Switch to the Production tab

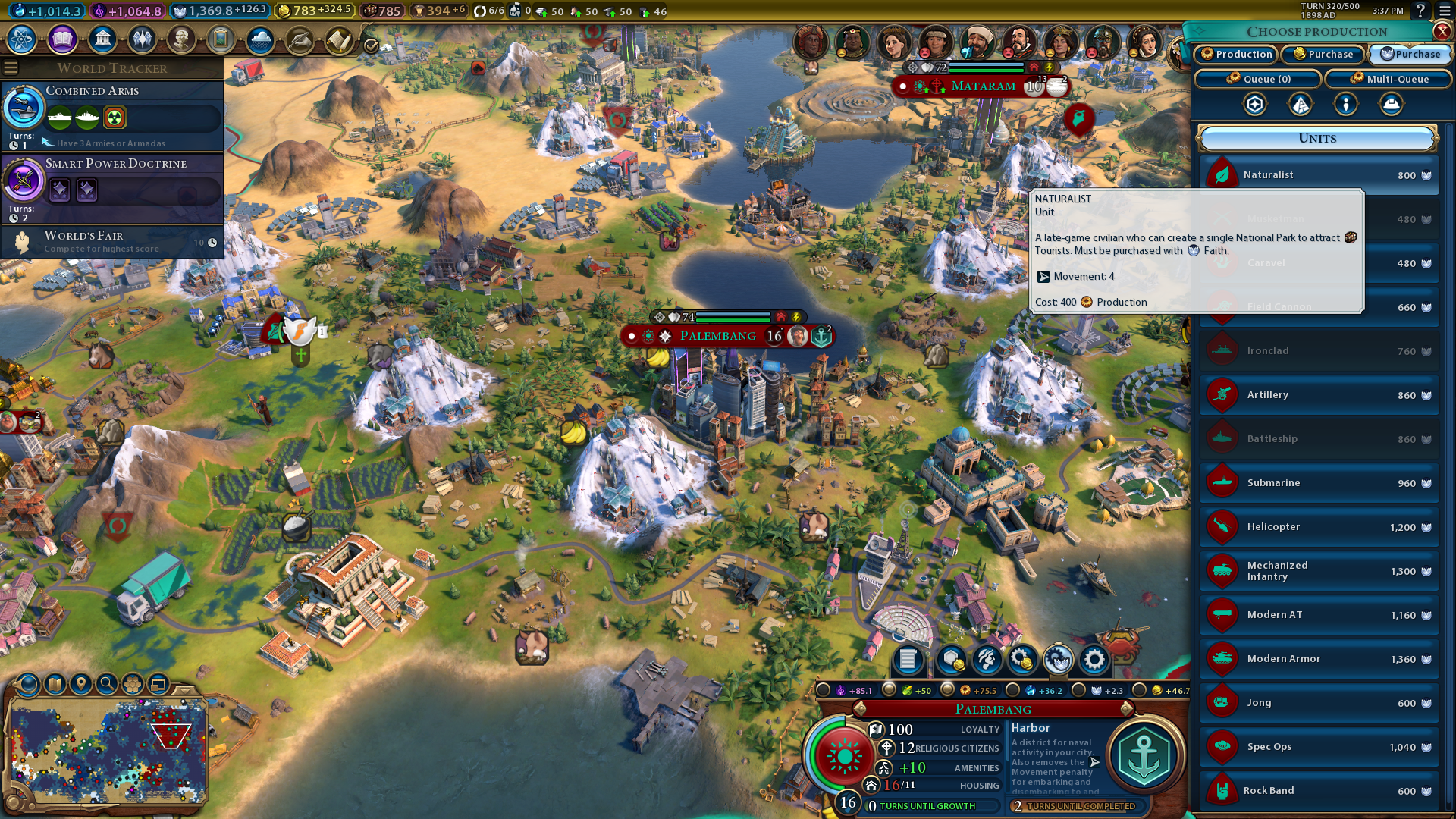(x=1236, y=54)
